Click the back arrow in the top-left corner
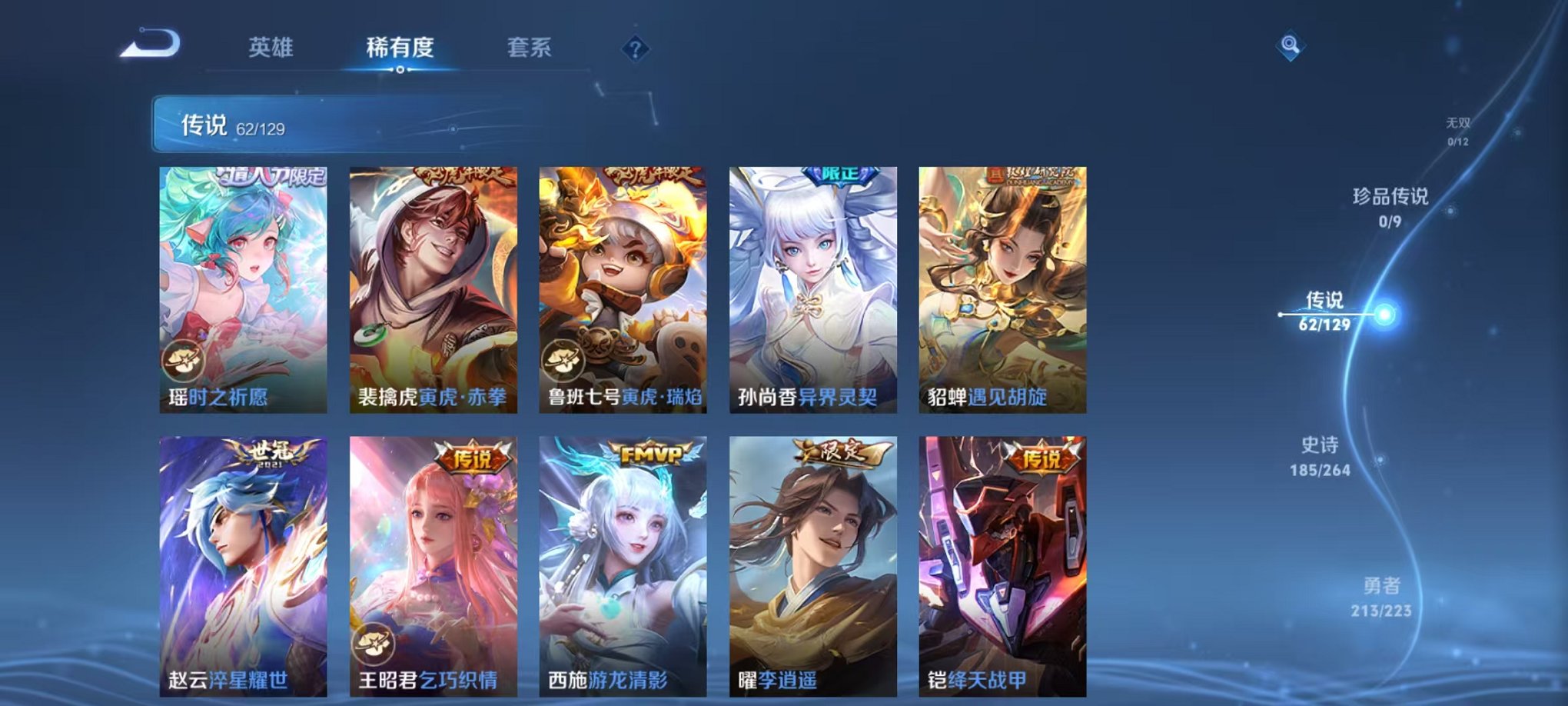The height and width of the screenshot is (706, 1568). (151, 47)
